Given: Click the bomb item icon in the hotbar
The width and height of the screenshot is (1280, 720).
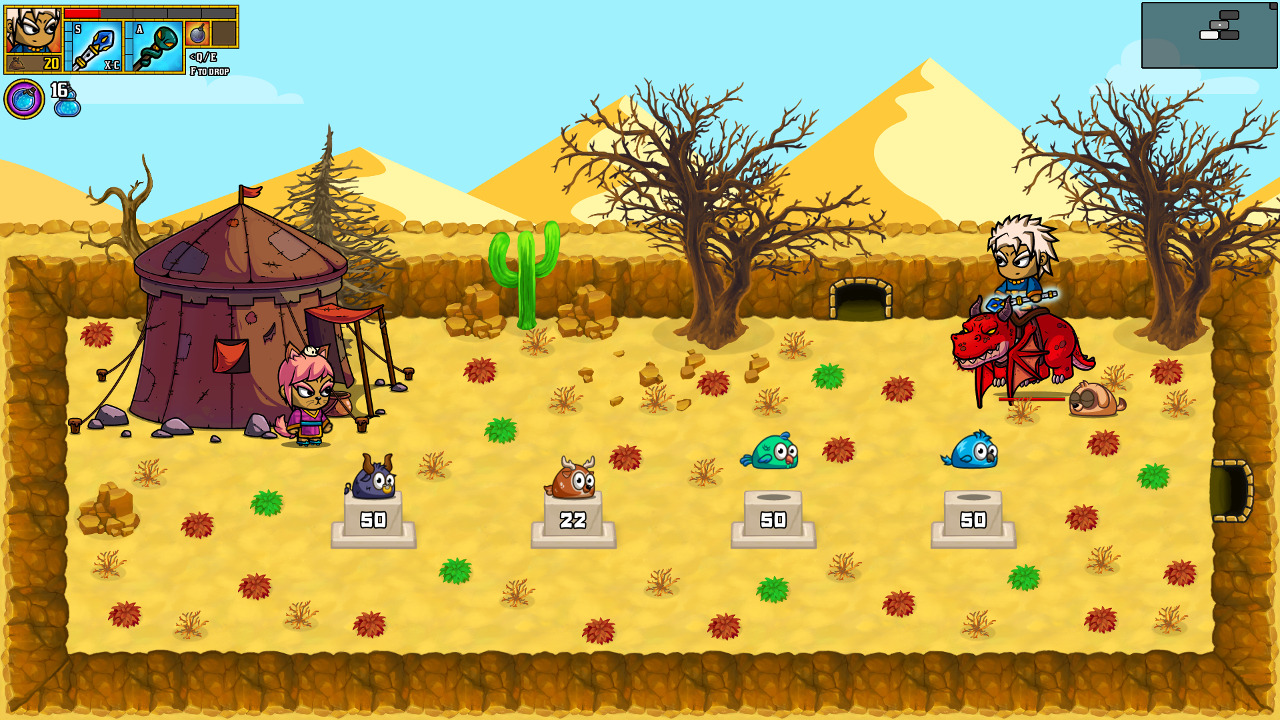Looking at the screenshot, I should coord(197,33).
